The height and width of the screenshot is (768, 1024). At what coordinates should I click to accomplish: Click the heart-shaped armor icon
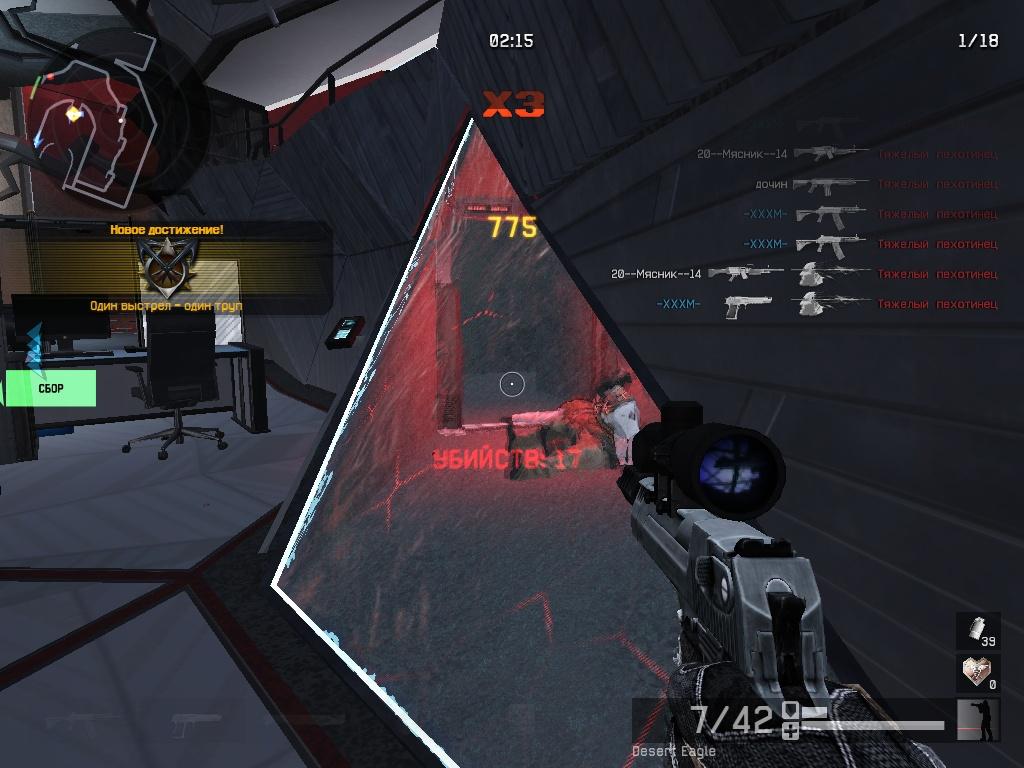coord(976,672)
